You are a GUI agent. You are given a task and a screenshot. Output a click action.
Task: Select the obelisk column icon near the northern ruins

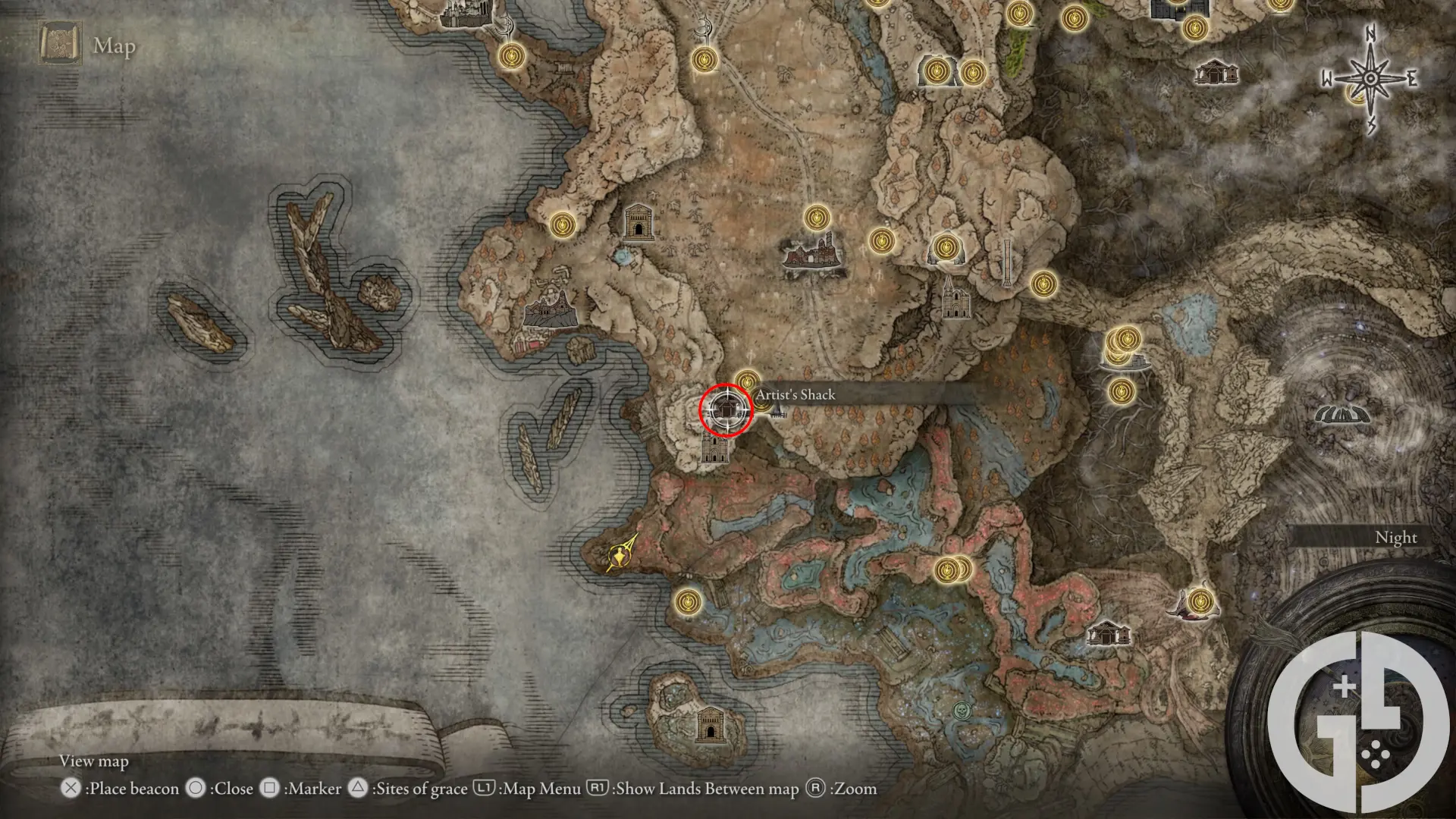tap(1007, 262)
